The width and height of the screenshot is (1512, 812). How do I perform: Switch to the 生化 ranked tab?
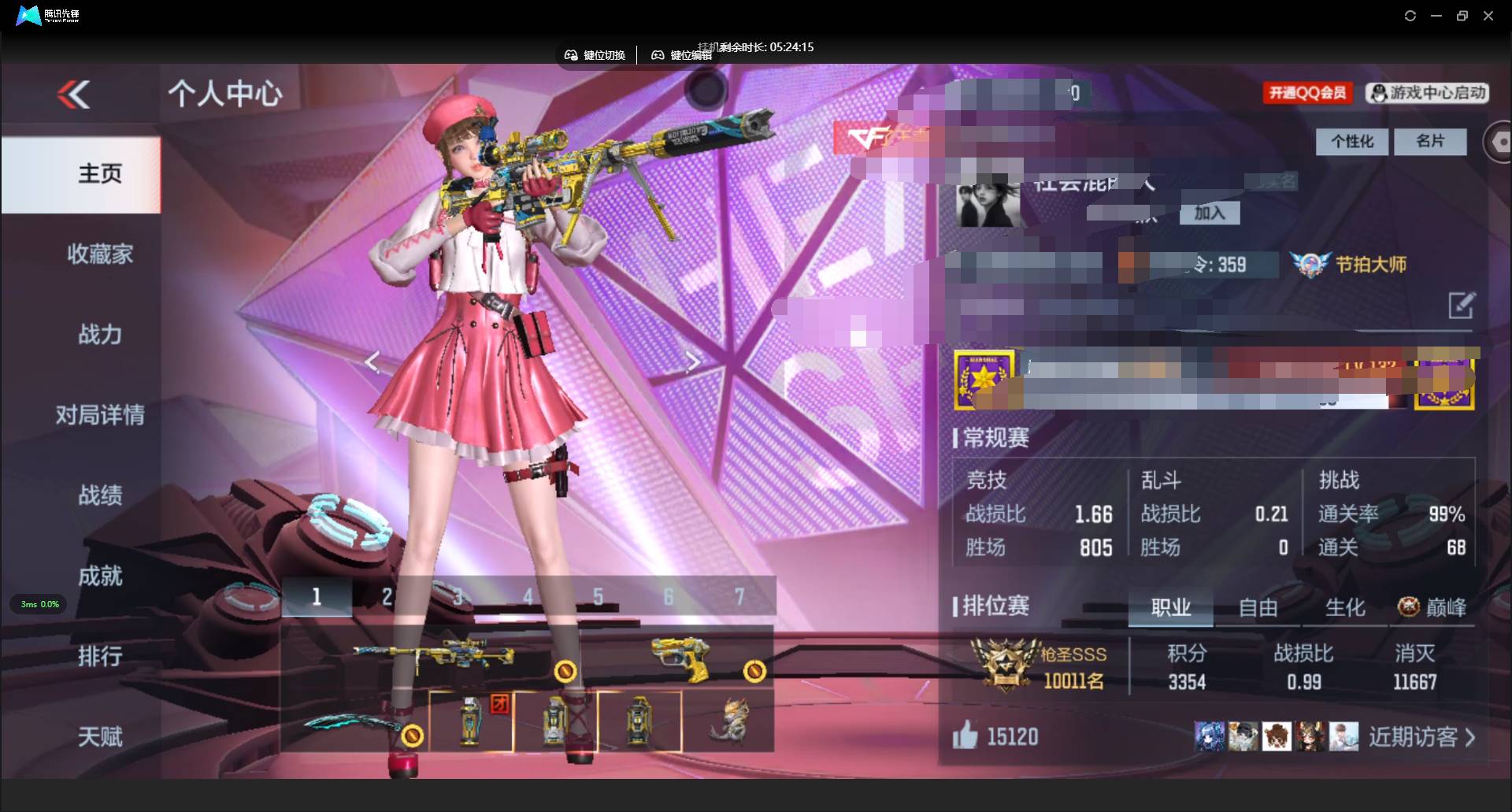click(1344, 607)
